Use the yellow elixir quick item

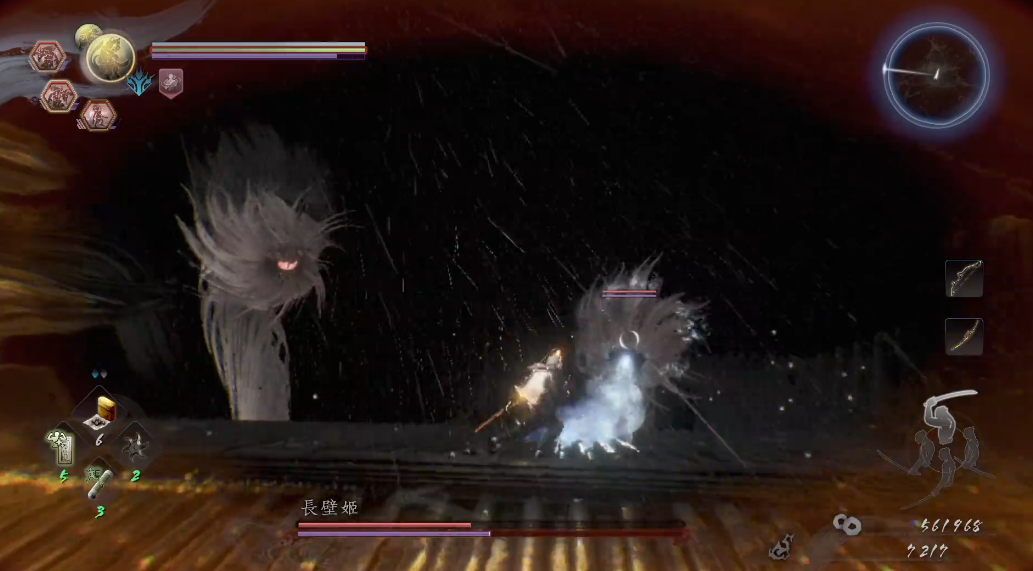pyautogui.click(x=105, y=411)
